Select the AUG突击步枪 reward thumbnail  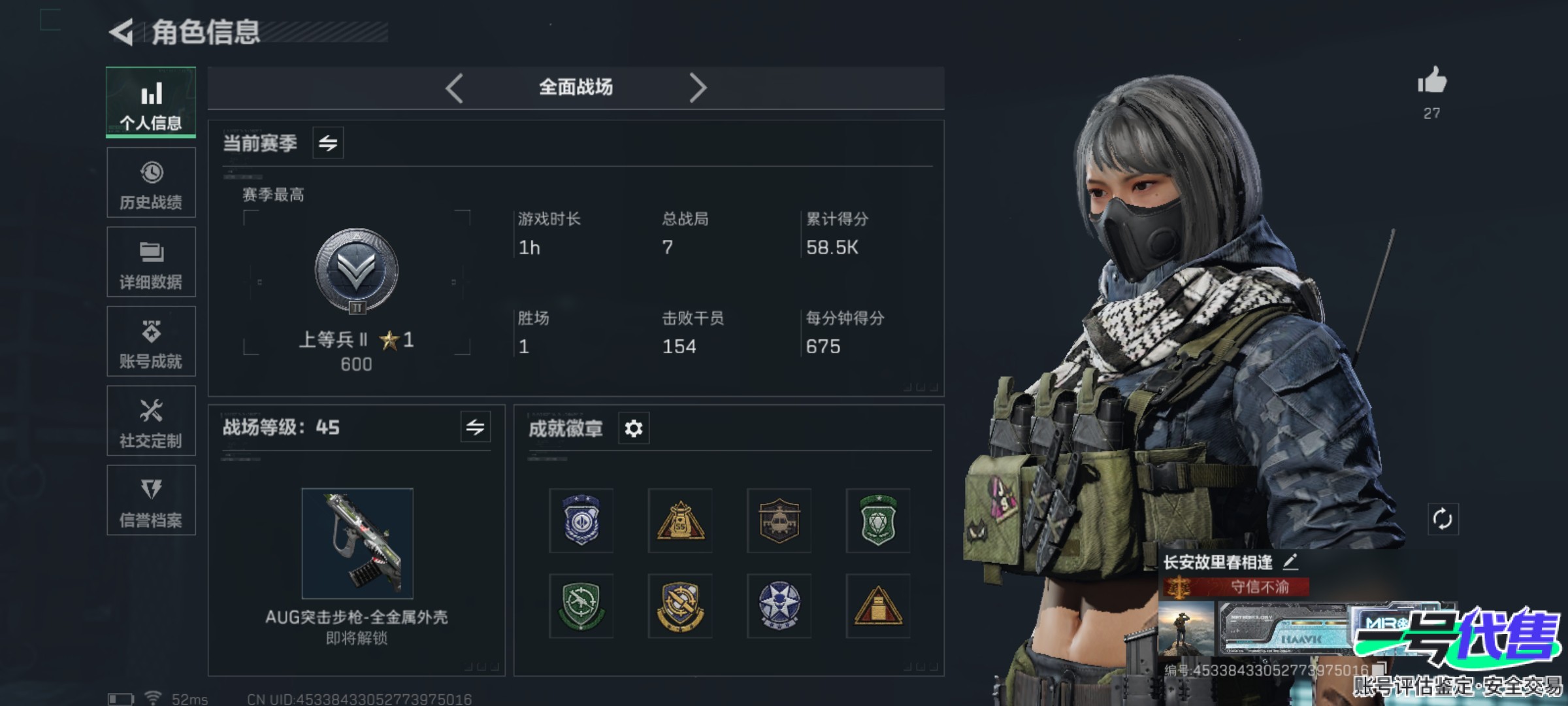tap(357, 543)
